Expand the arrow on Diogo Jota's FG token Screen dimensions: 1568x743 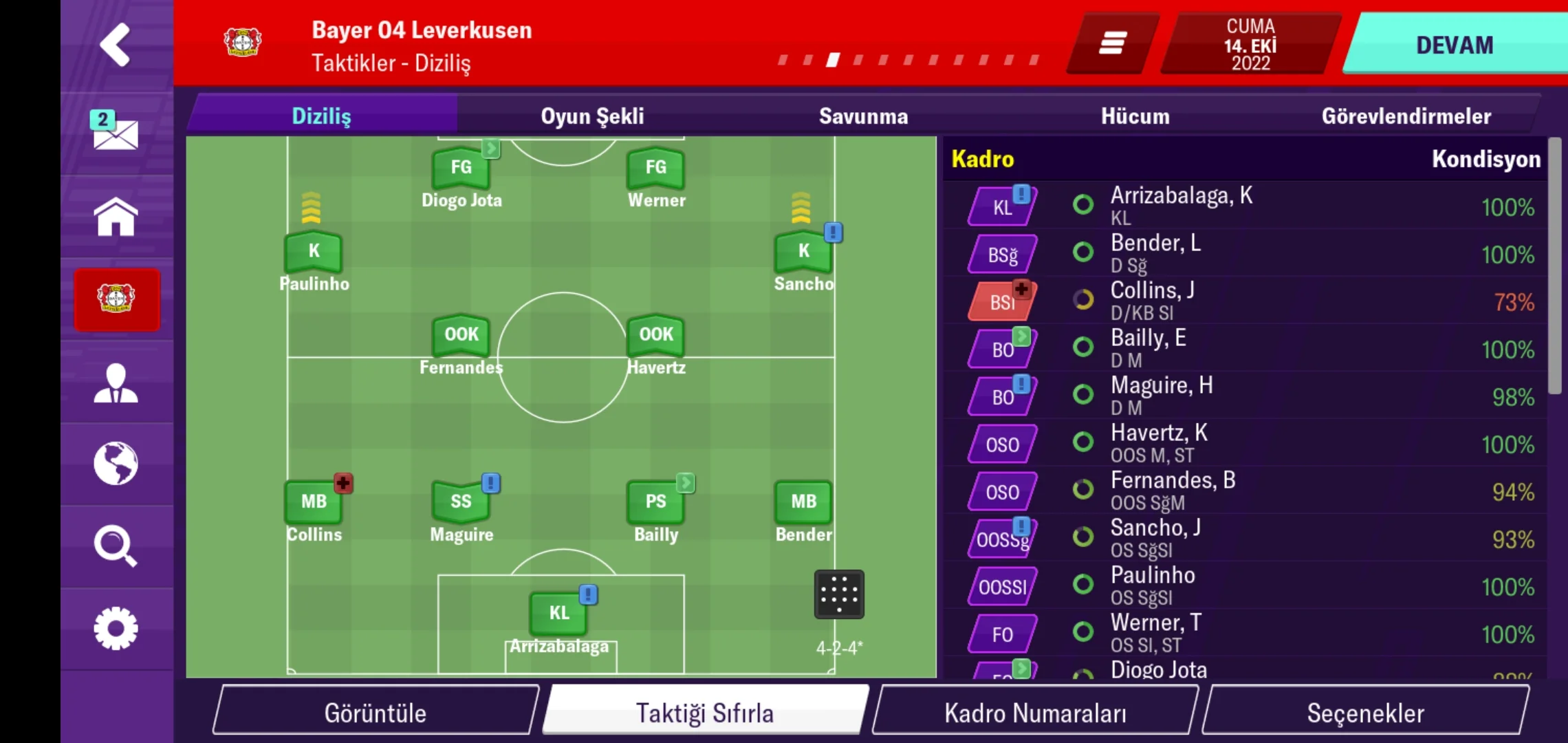tap(490, 148)
